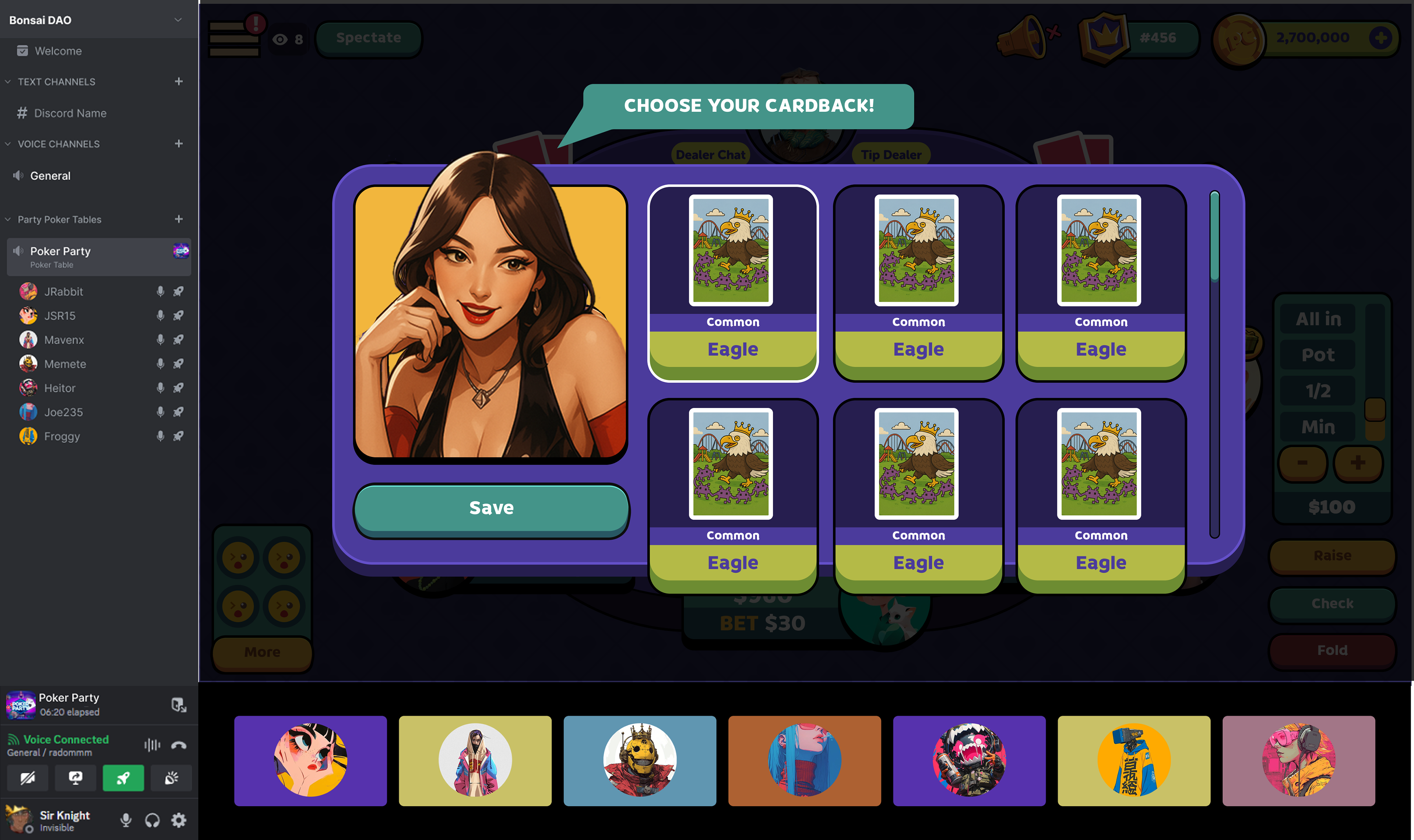Open the Welcome channel

(x=58, y=51)
